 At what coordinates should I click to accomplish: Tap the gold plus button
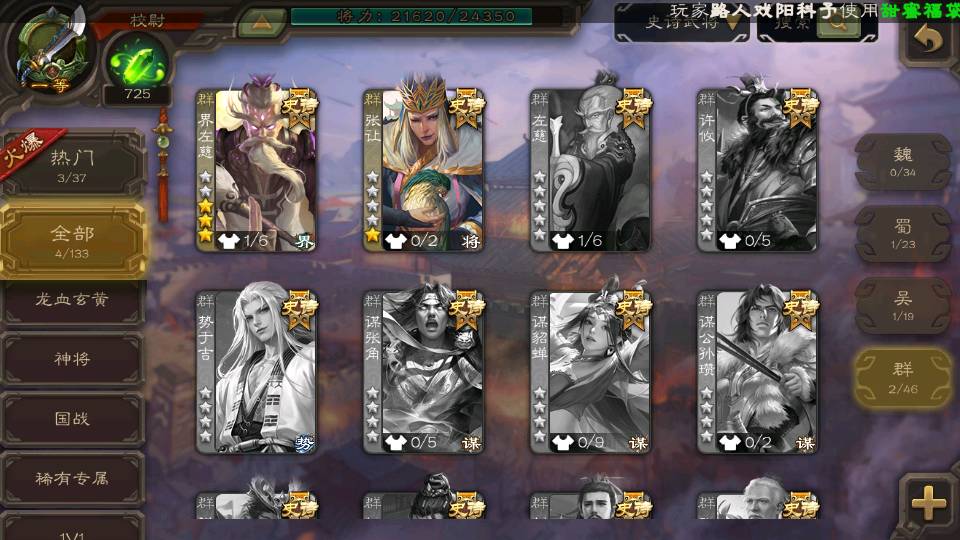(928, 503)
